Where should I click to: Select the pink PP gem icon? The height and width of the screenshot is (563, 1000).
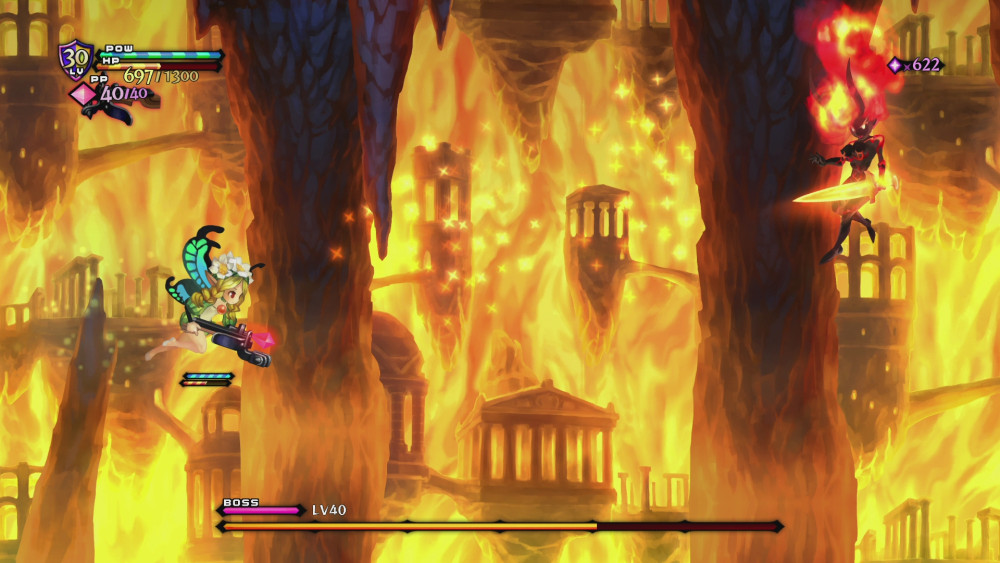tap(81, 94)
